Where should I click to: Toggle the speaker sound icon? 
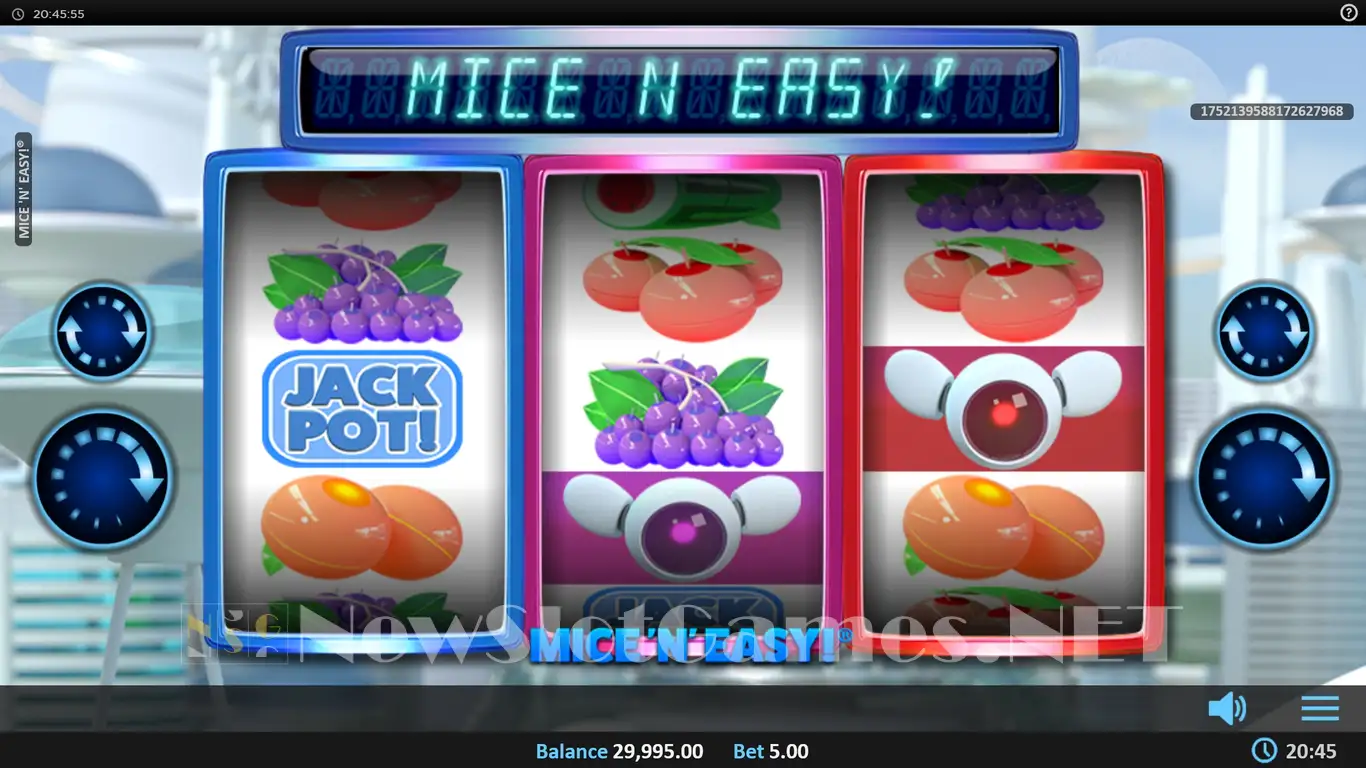(x=1227, y=708)
